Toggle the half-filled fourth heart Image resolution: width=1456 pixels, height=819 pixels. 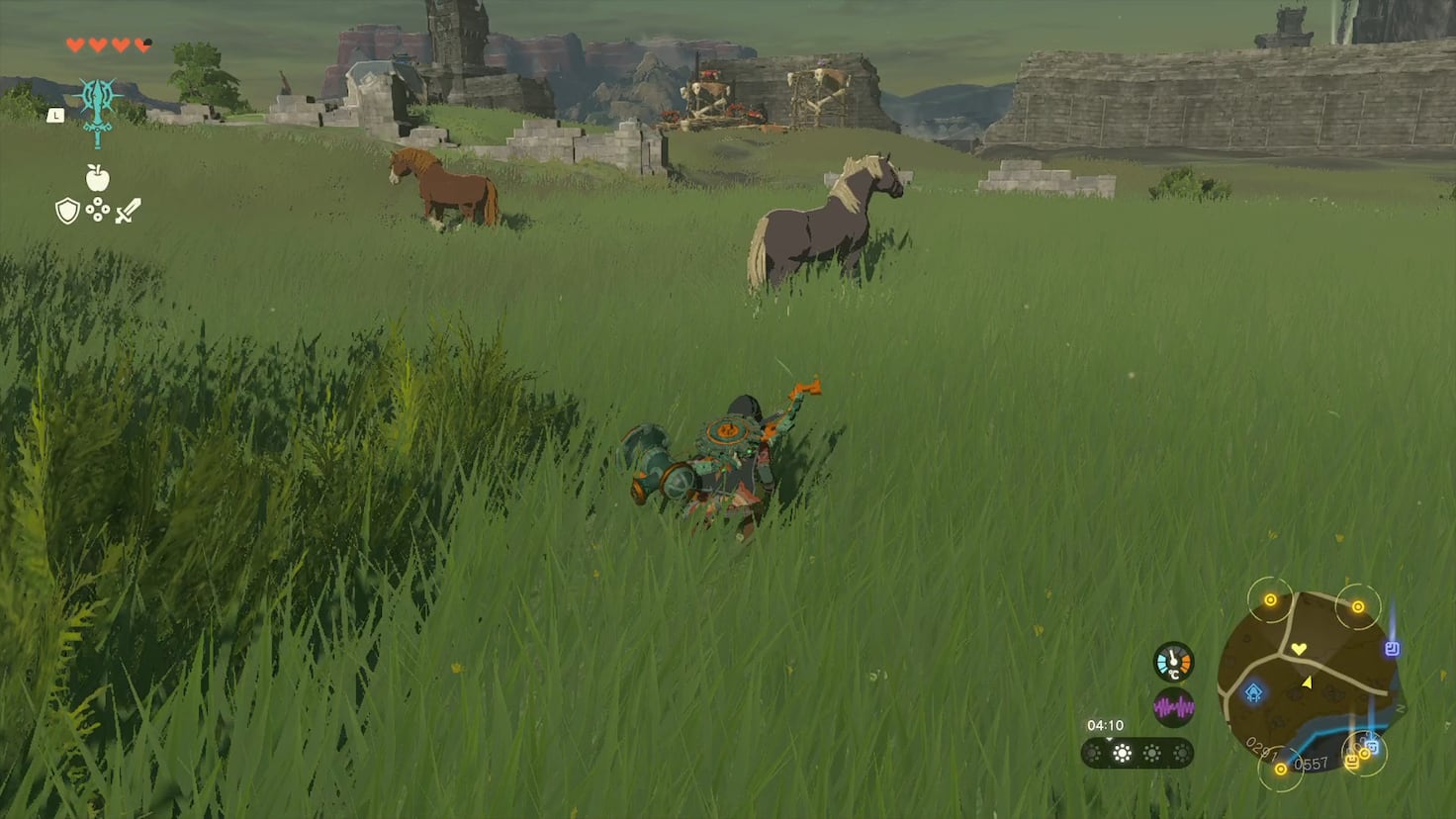(x=142, y=45)
